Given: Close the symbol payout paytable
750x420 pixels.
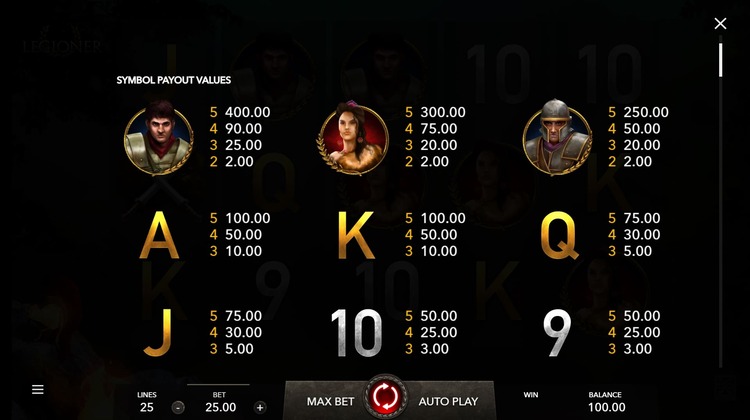Looking at the screenshot, I should (720, 23).
